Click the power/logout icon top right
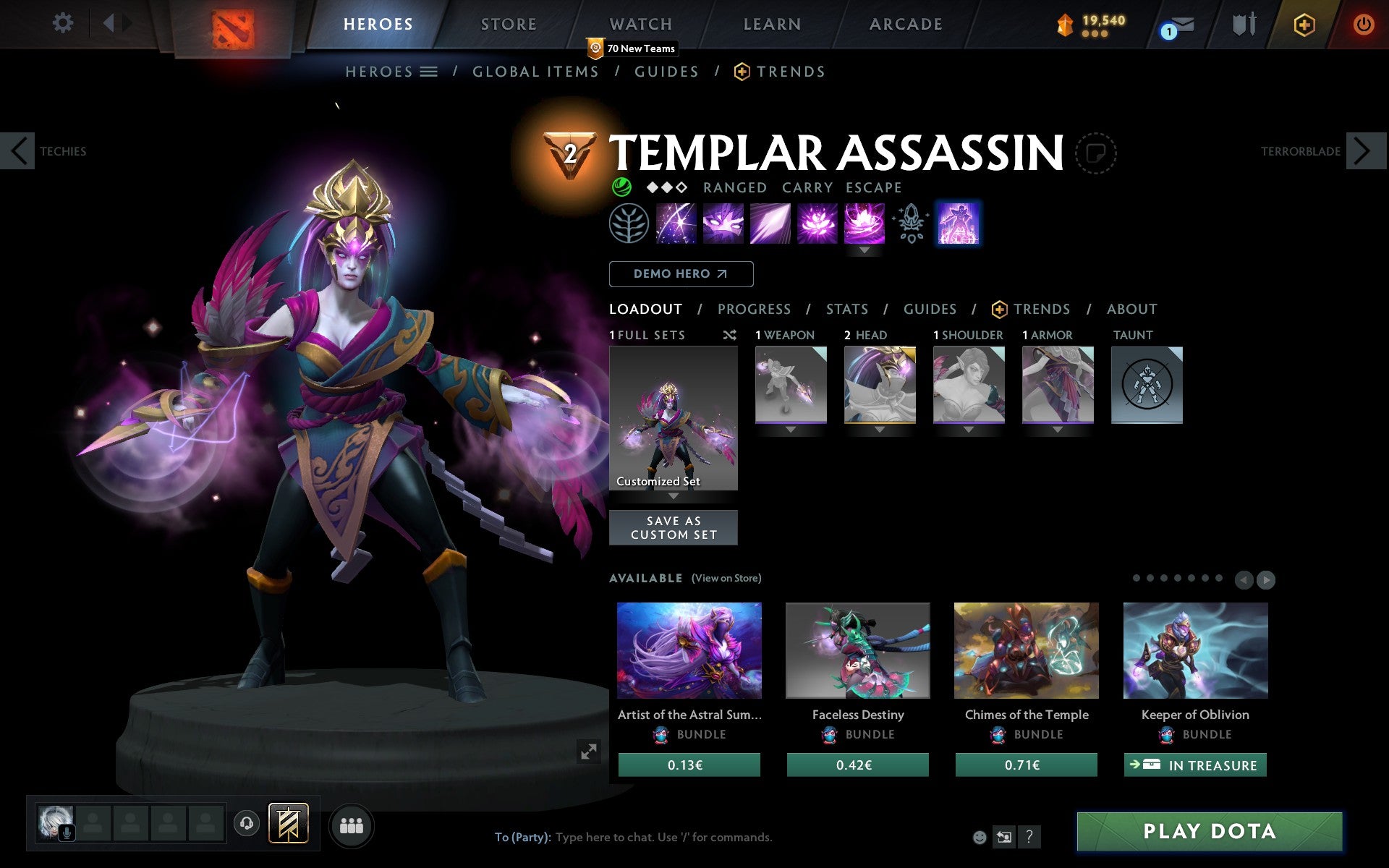The image size is (1389, 868). [1363, 23]
